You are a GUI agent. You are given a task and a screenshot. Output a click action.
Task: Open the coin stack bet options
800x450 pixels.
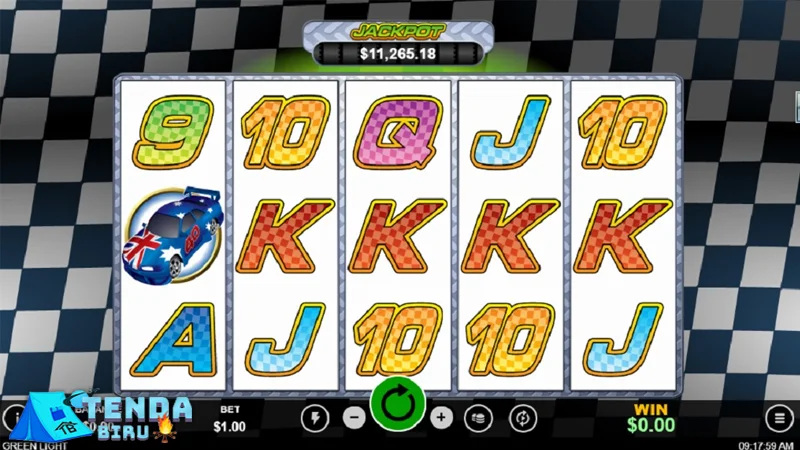click(480, 417)
